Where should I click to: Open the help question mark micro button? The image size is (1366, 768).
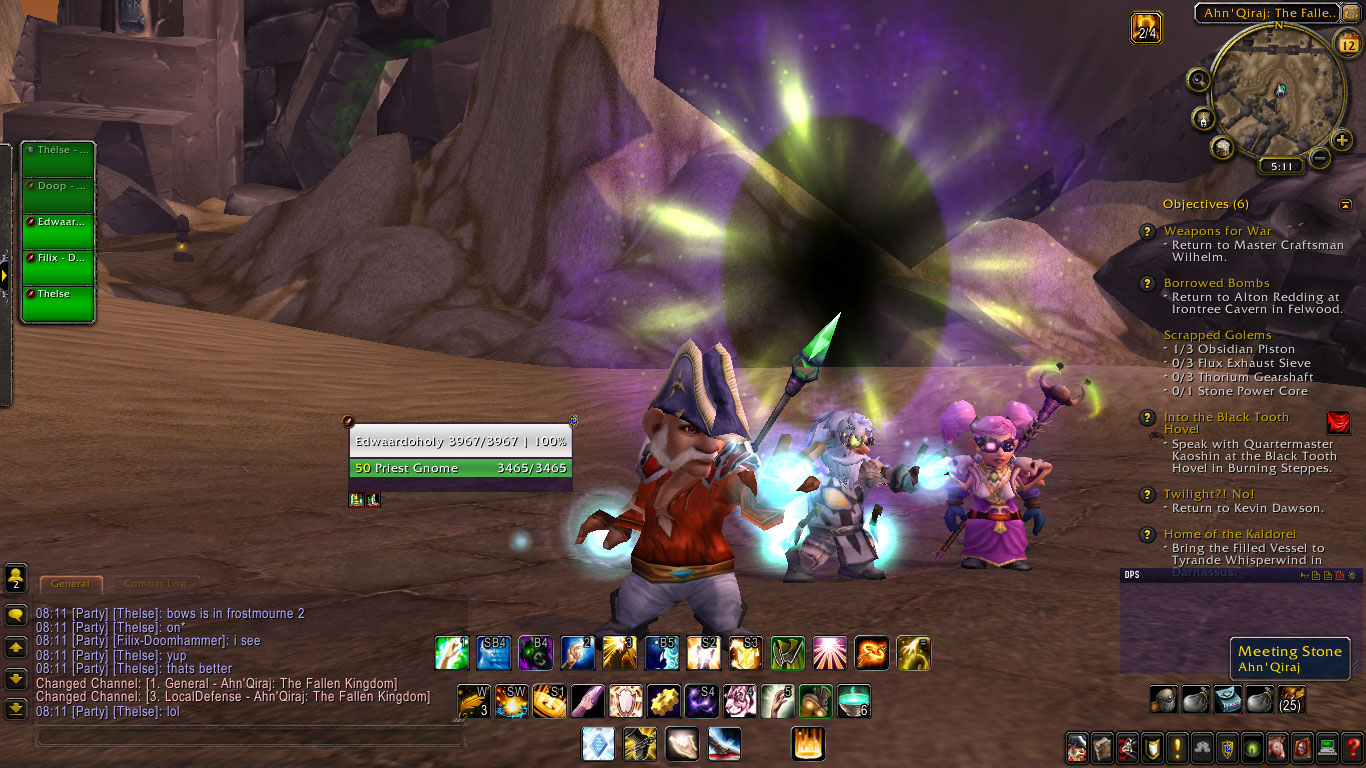(x=1352, y=746)
